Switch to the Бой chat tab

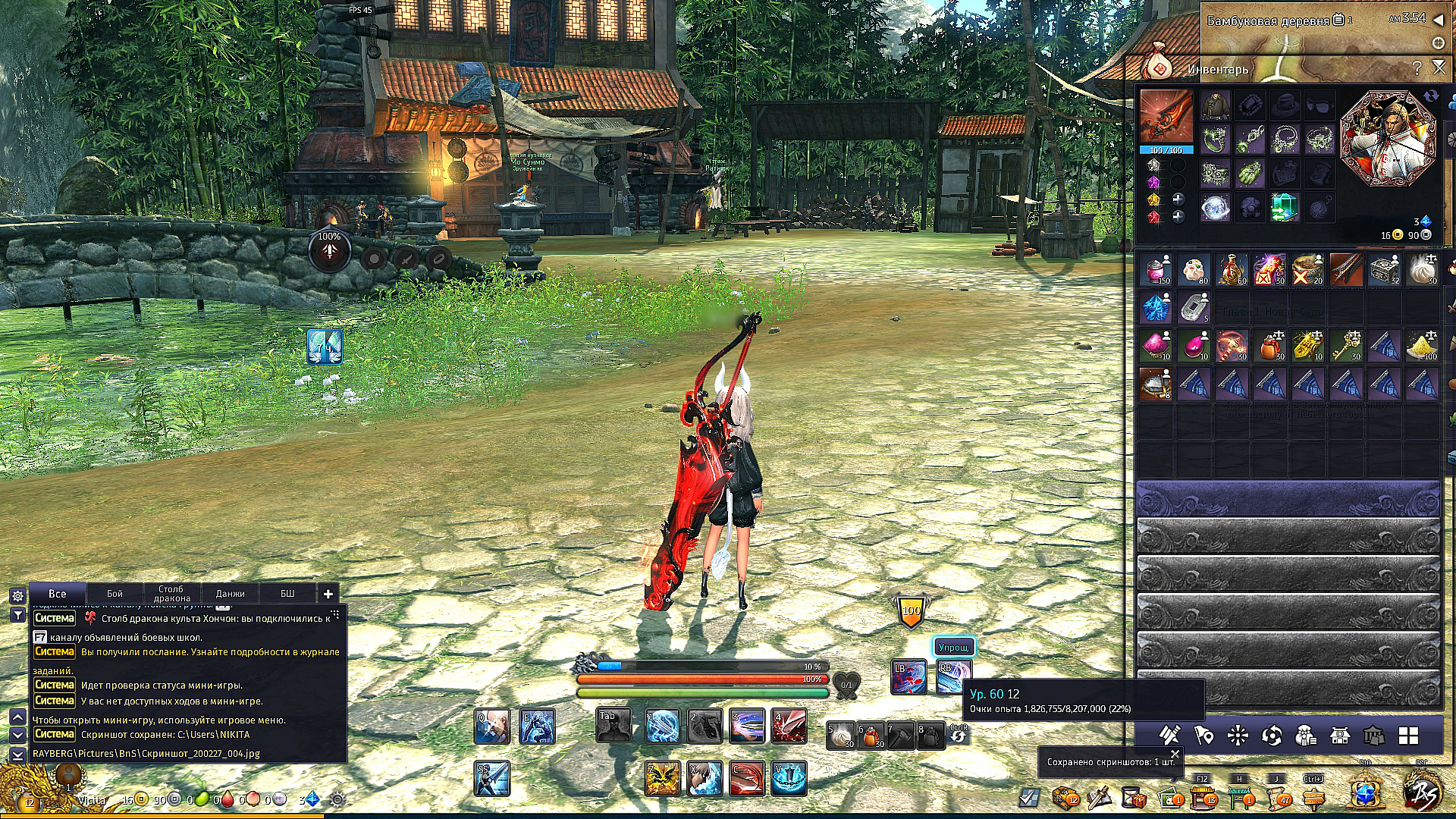(x=115, y=593)
